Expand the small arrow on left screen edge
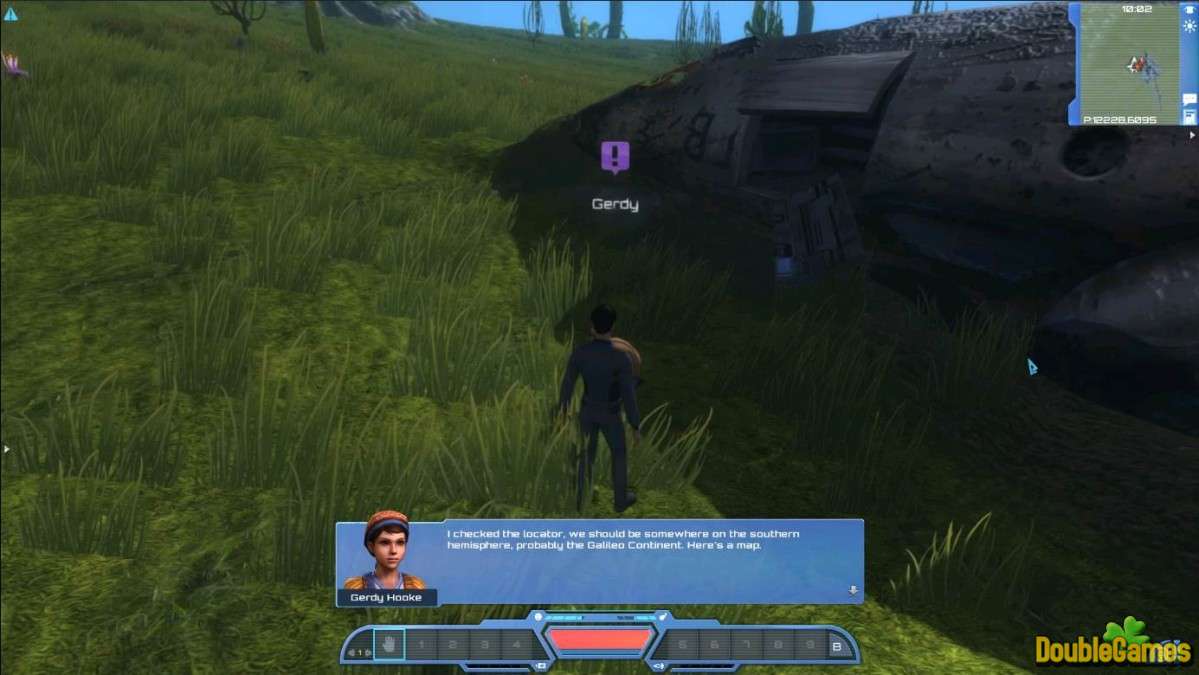1199x675 pixels. pos(5,449)
